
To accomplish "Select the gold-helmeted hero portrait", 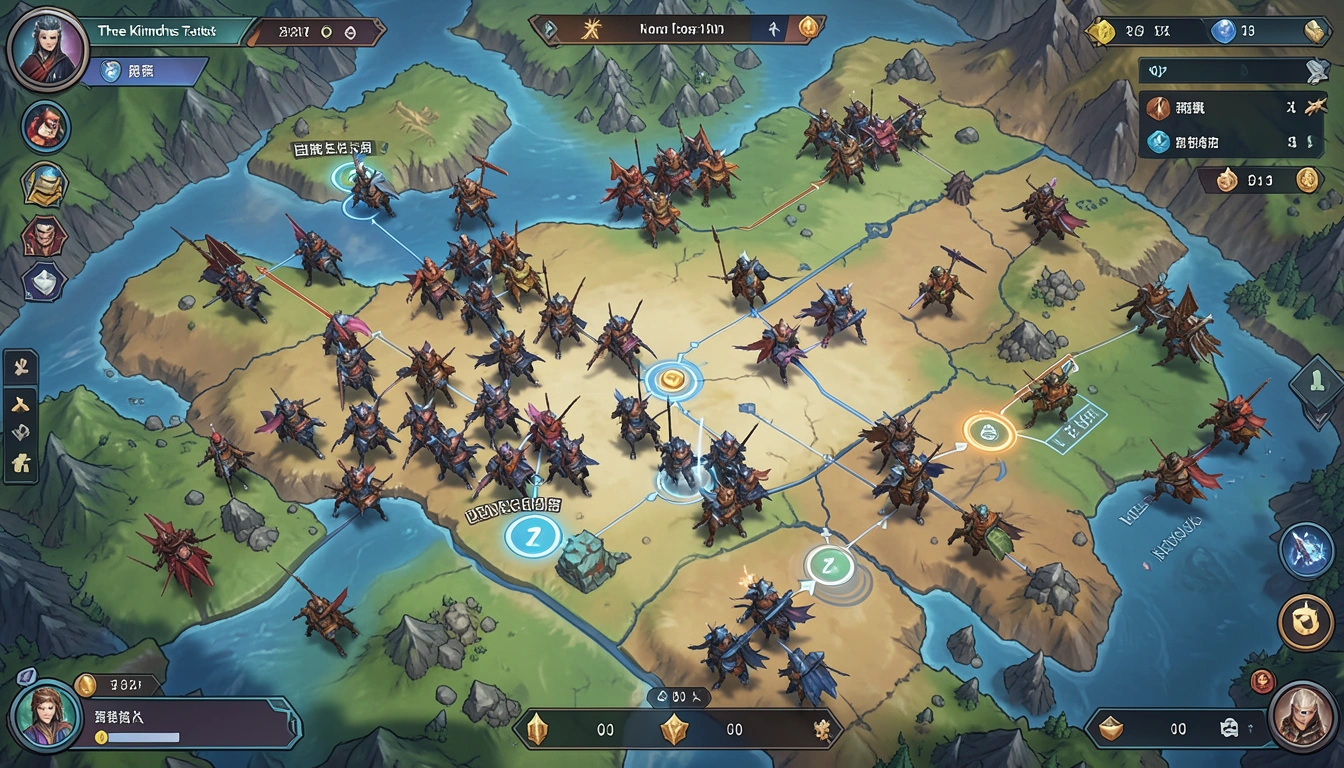I will [x=45, y=183].
